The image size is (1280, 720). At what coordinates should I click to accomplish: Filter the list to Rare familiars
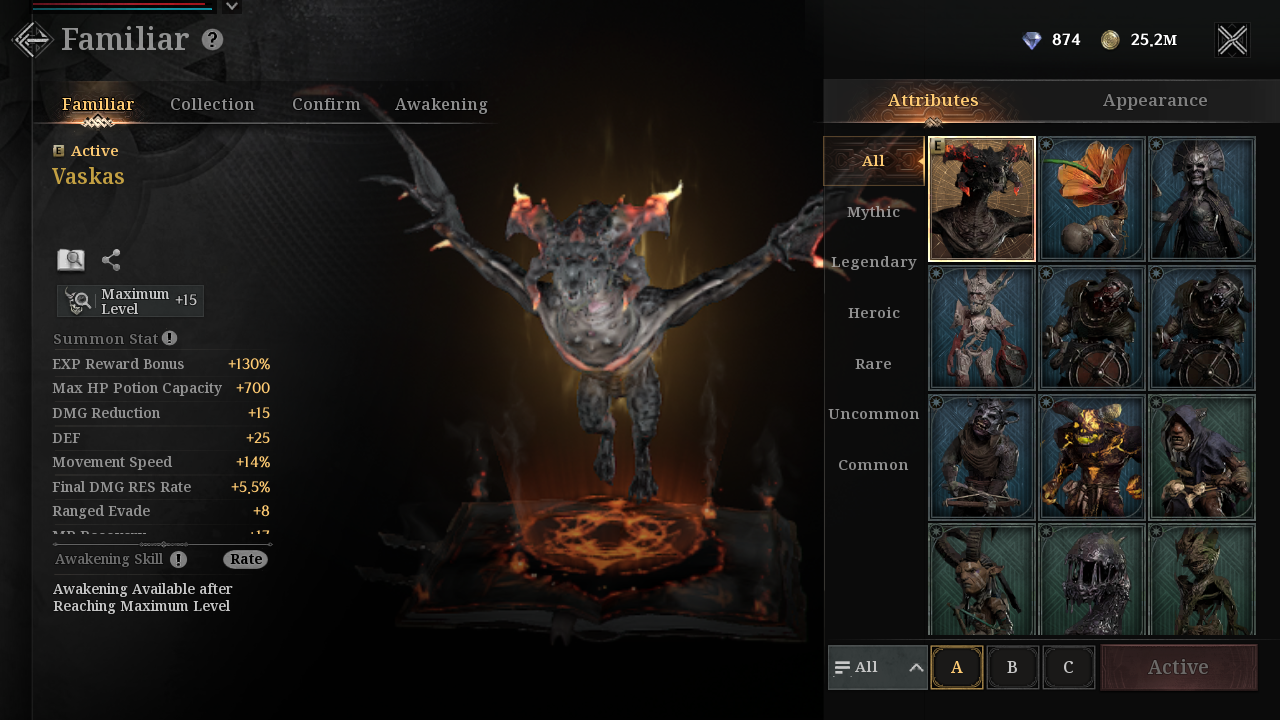pos(873,364)
